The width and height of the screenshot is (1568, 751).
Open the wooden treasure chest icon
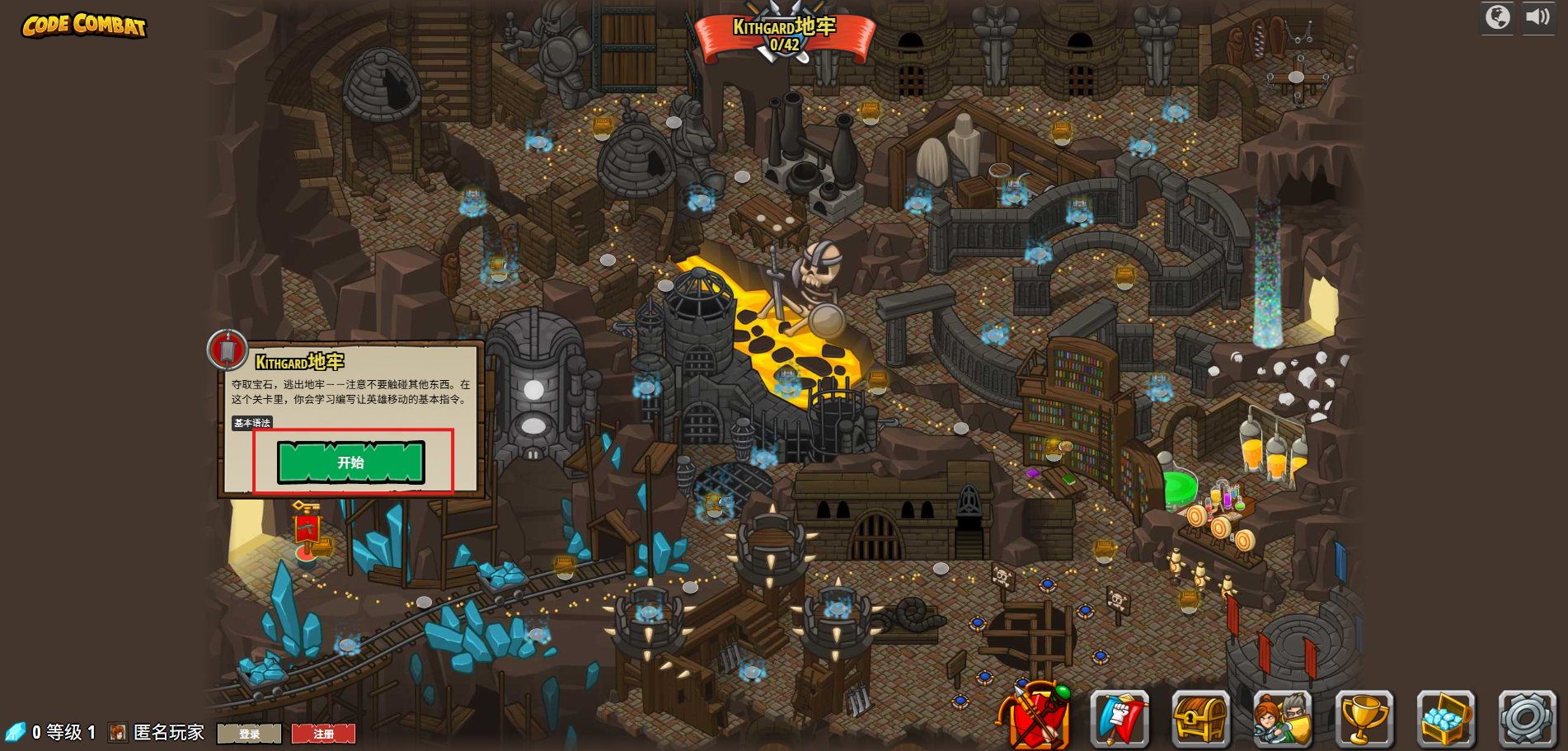click(1200, 719)
